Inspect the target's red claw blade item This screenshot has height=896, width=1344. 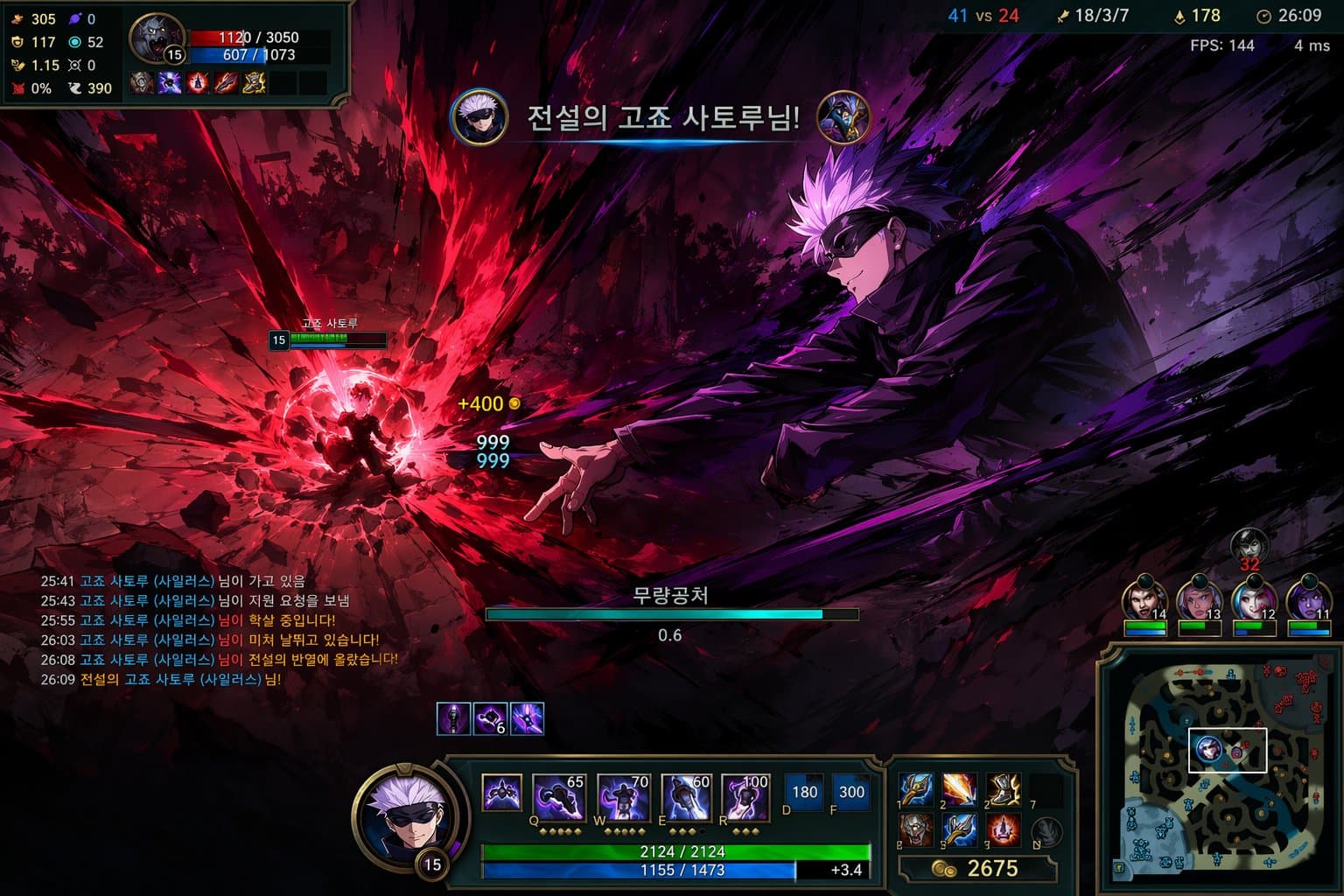coord(226,83)
